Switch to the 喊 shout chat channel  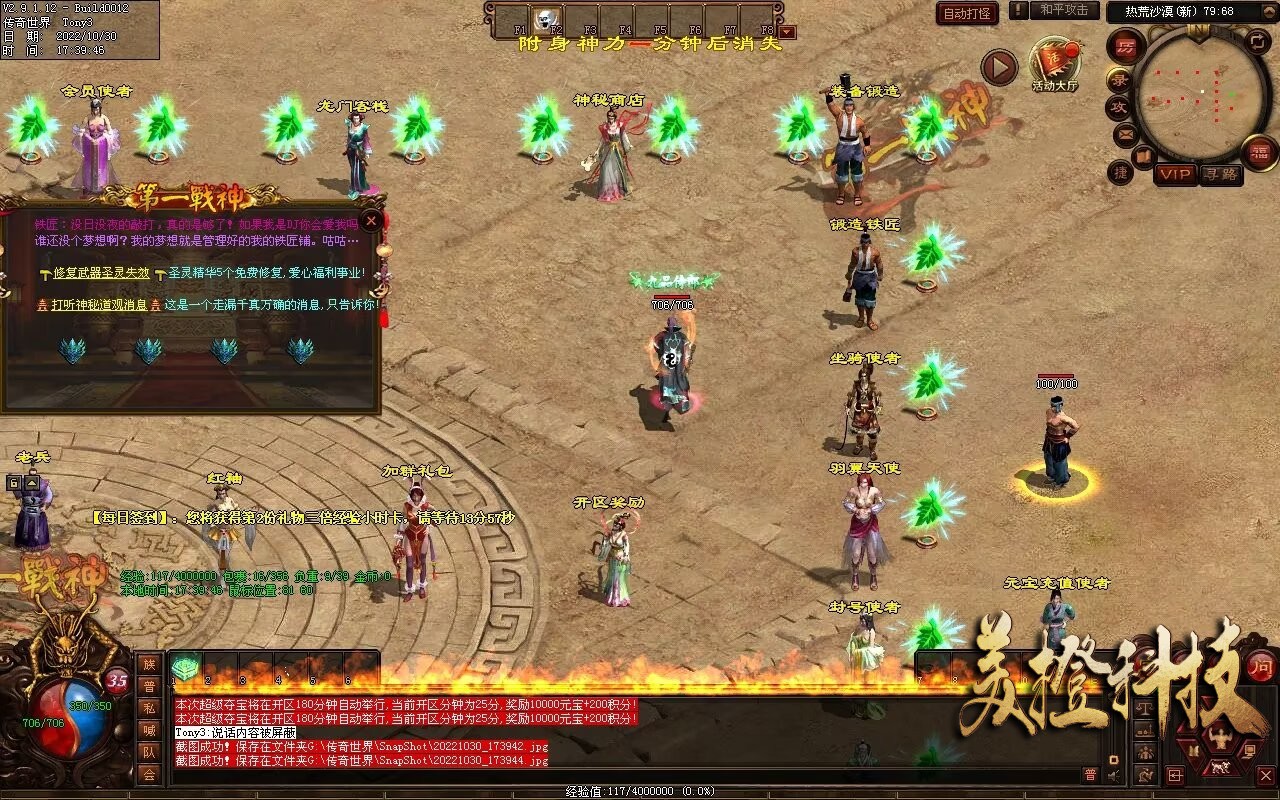coord(148,730)
